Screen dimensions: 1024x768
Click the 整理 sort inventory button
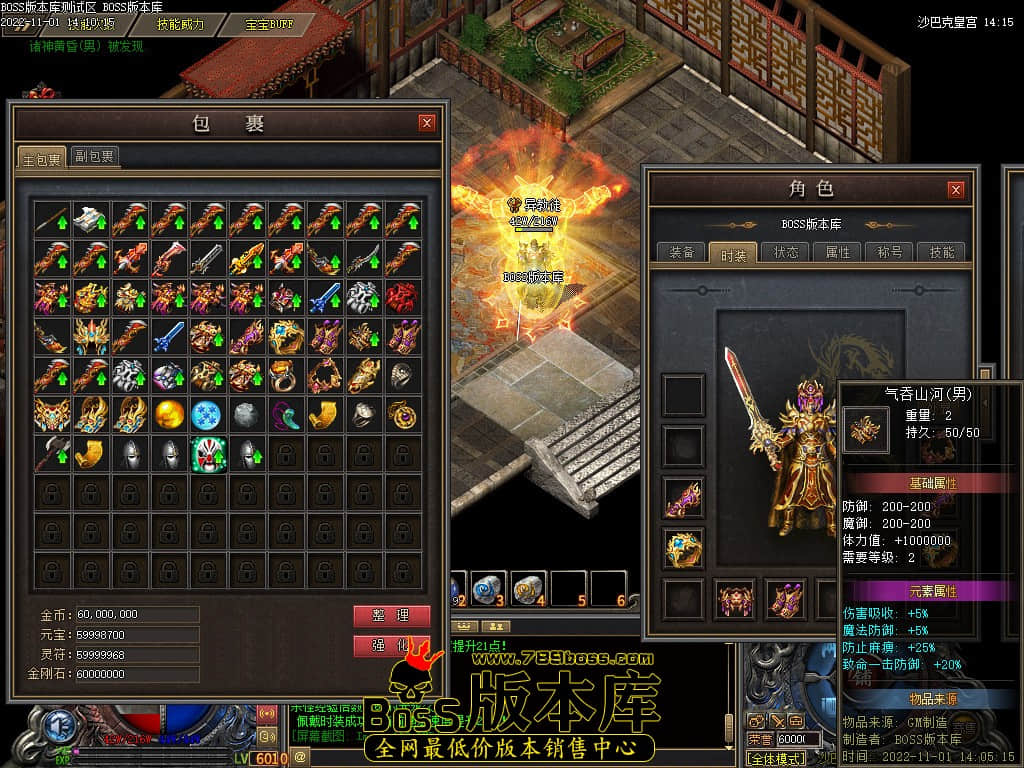click(391, 615)
